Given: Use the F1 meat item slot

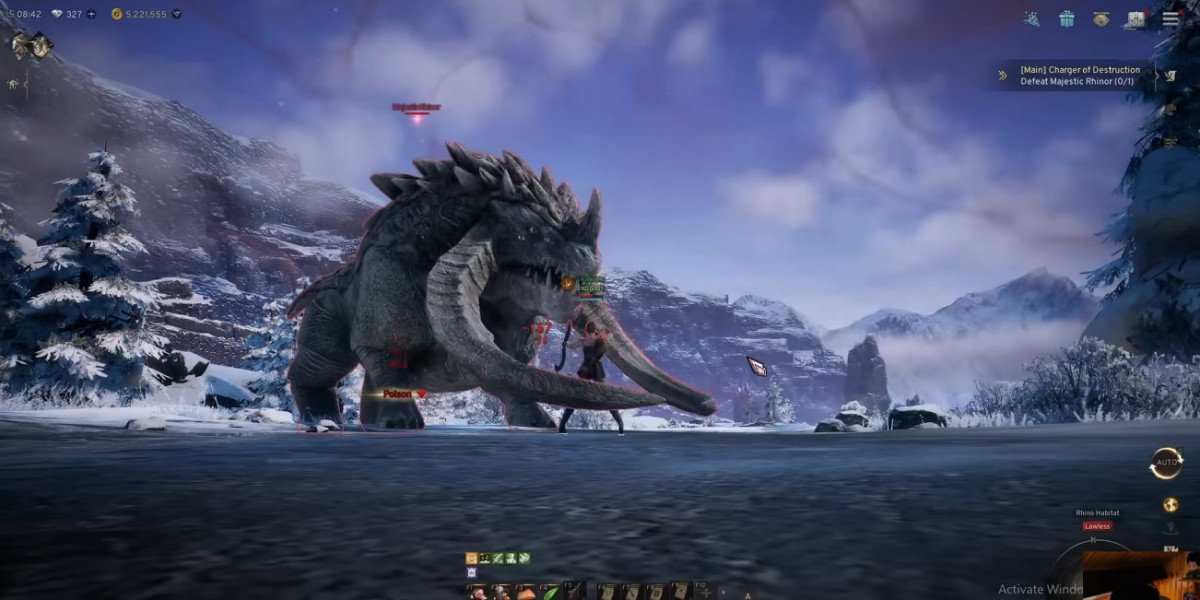Looking at the screenshot, I should pos(478,592).
